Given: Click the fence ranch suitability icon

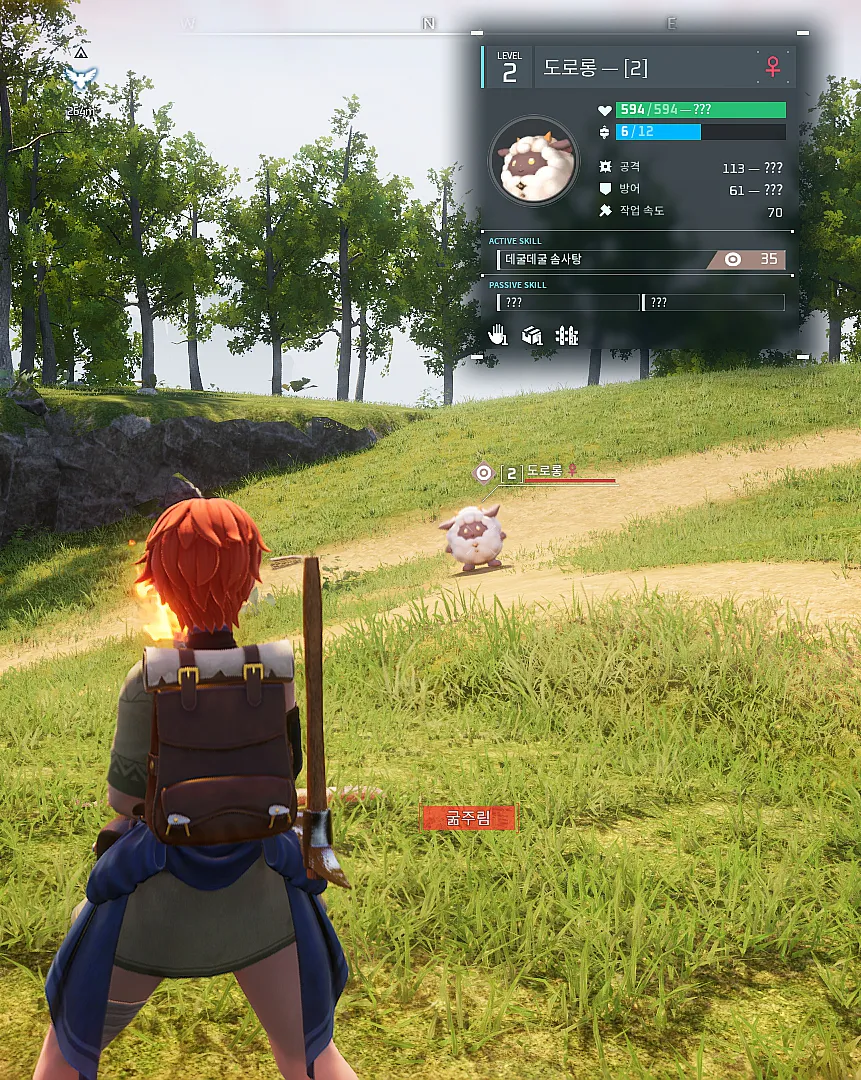Looking at the screenshot, I should pyautogui.click(x=567, y=335).
